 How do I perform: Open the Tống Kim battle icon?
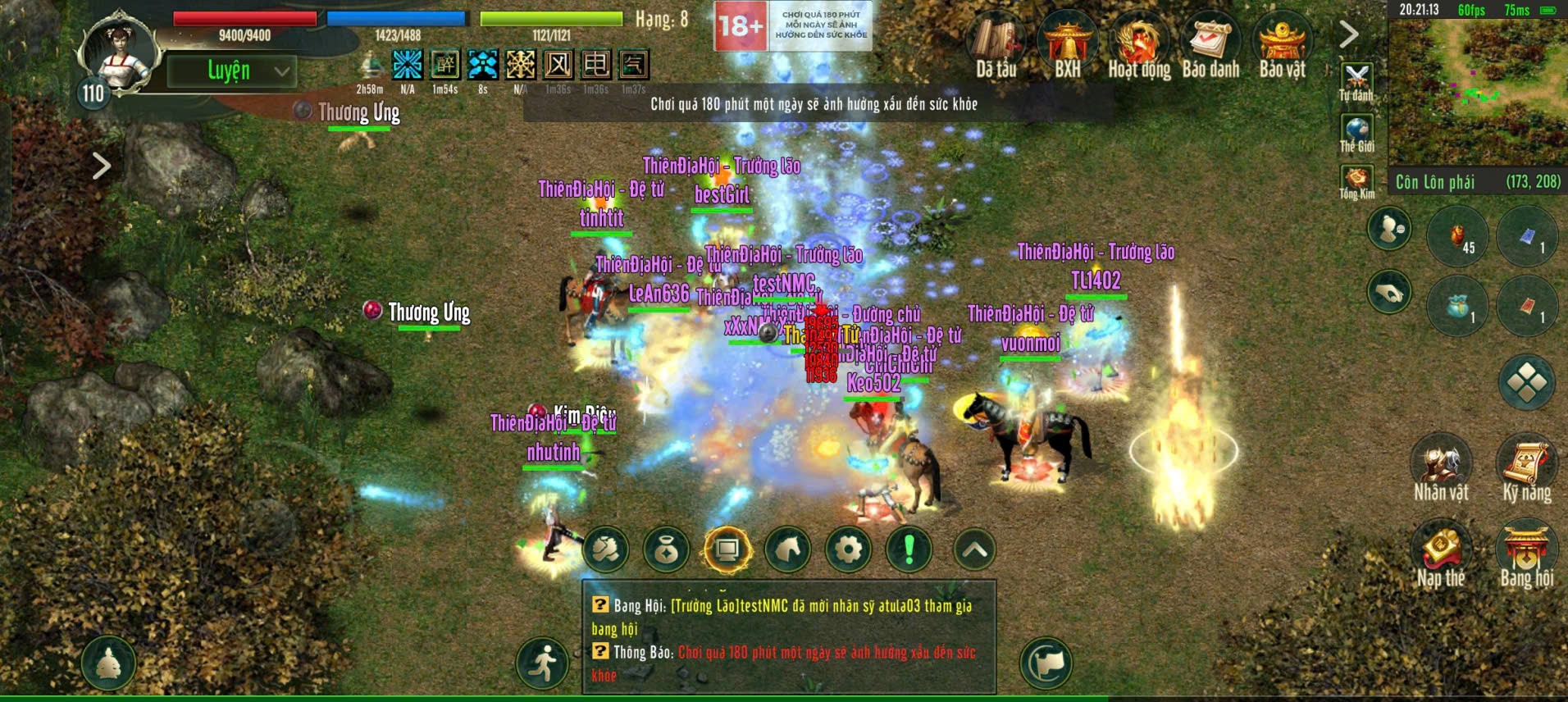click(1357, 176)
